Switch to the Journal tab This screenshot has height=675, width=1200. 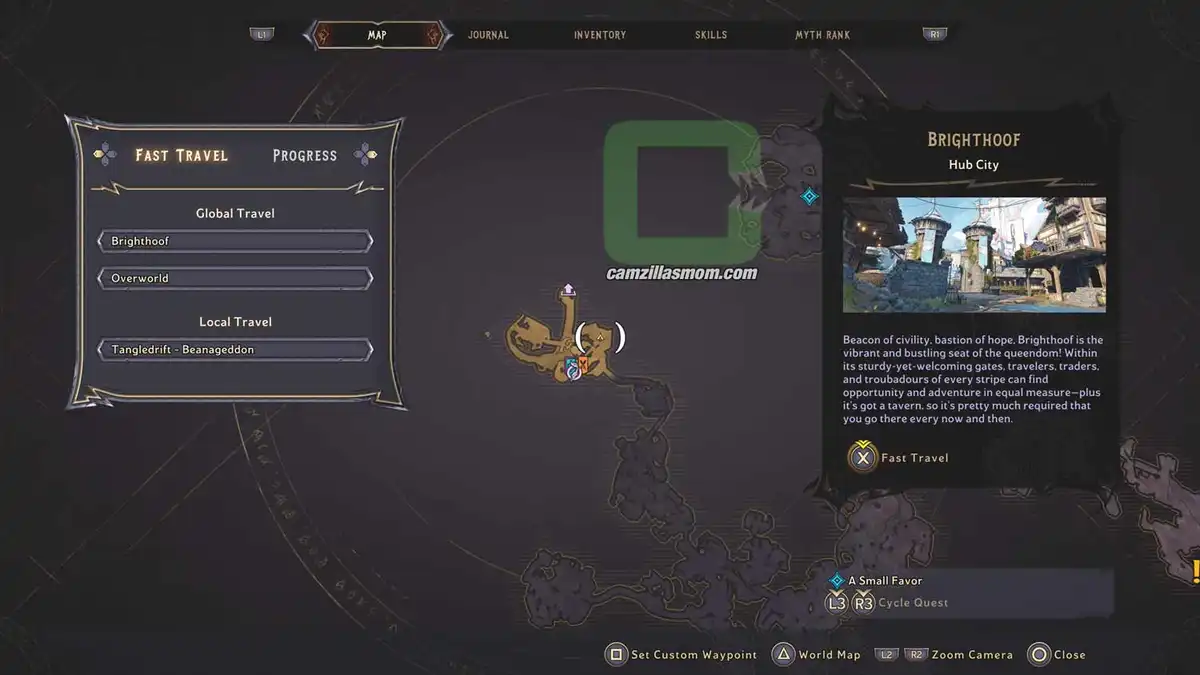488,35
